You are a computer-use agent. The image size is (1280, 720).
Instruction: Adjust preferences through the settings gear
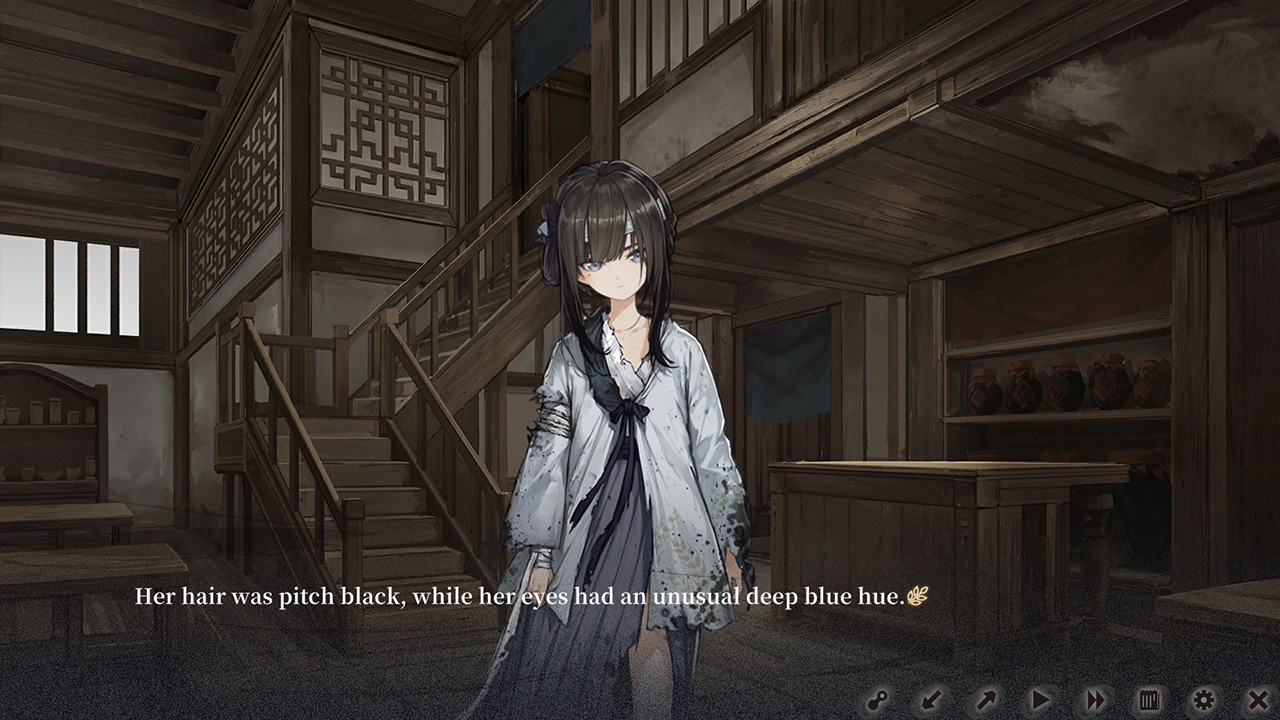(x=1205, y=699)
